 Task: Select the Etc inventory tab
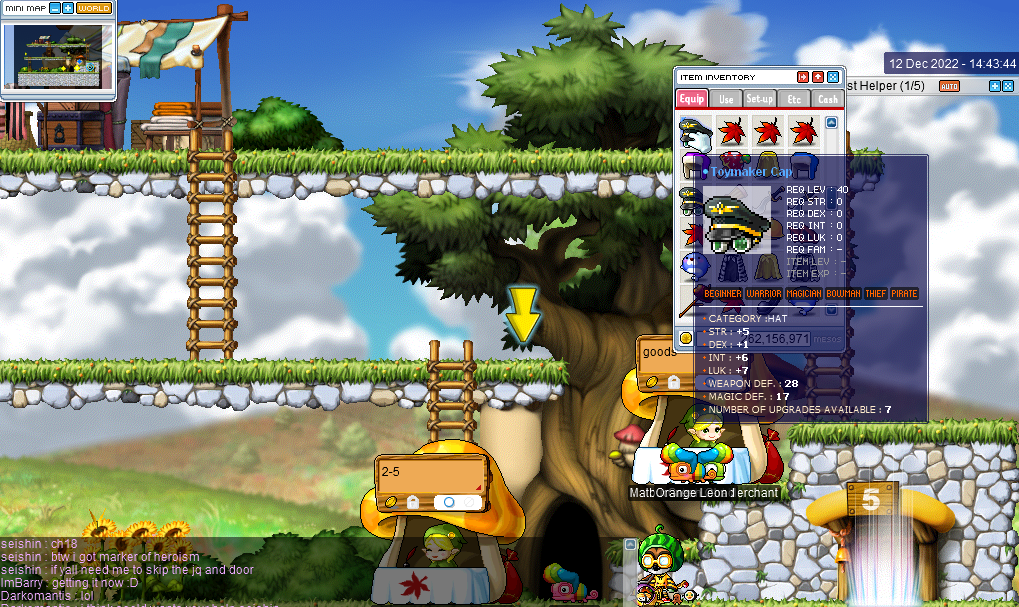pyautogui.click(x=794, y=99)
